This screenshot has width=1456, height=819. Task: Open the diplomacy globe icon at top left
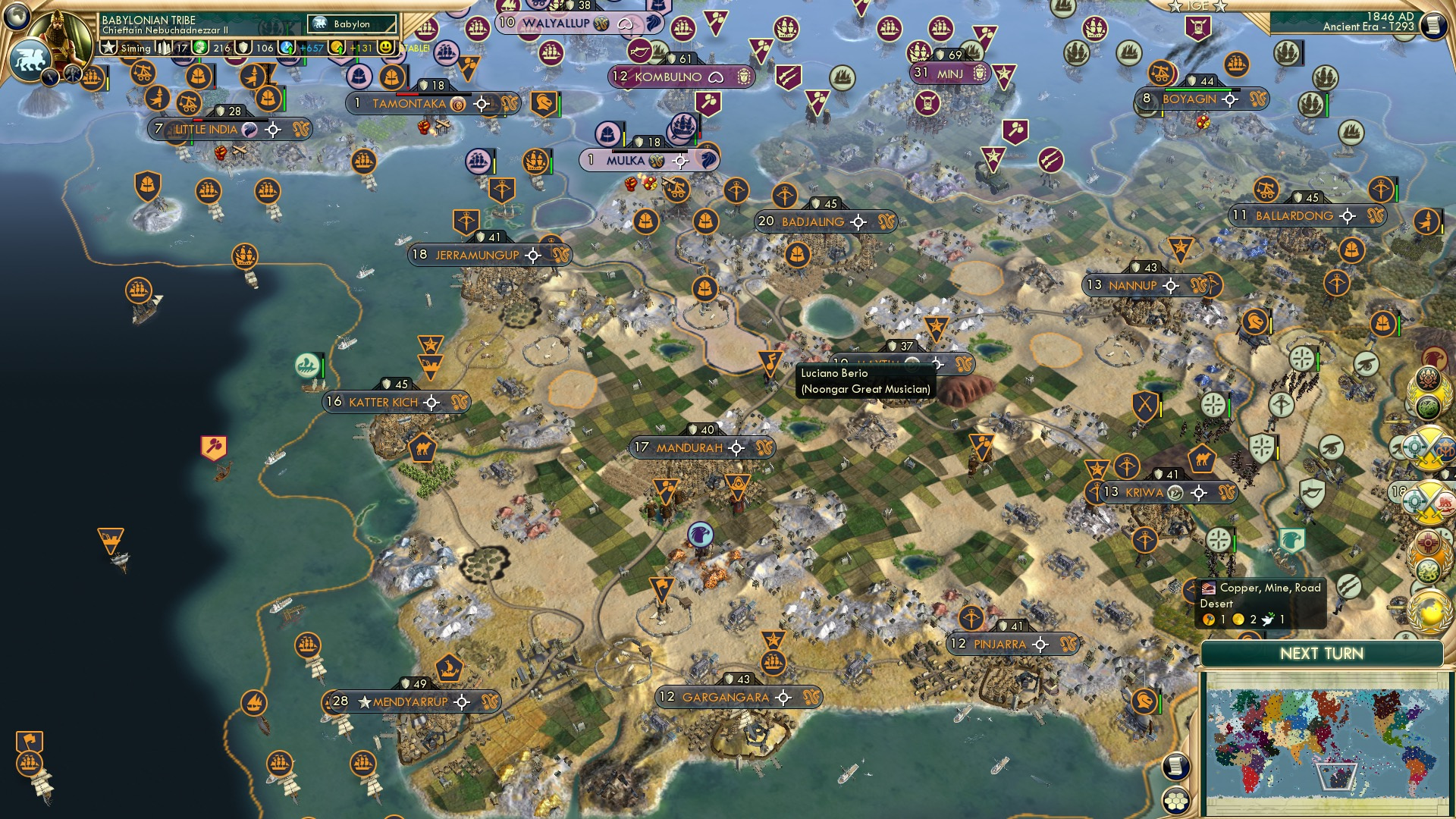[x=18, y=17]
